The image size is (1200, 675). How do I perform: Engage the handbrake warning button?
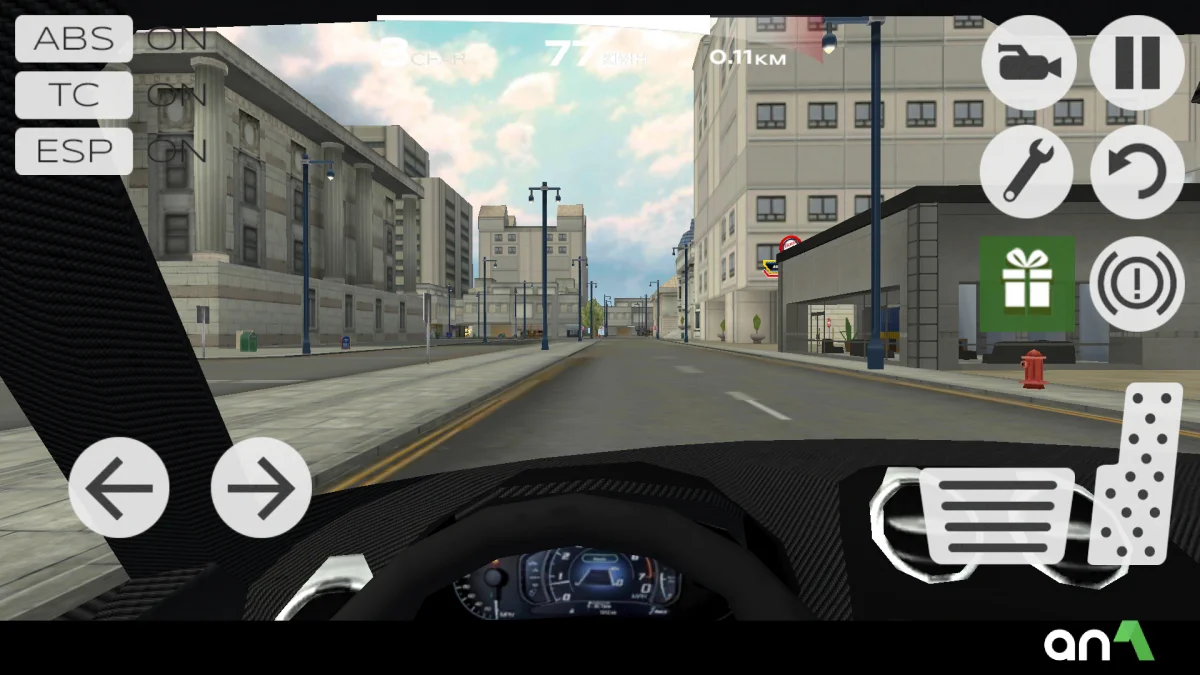pyautogui.click(x=1137, y=284)
